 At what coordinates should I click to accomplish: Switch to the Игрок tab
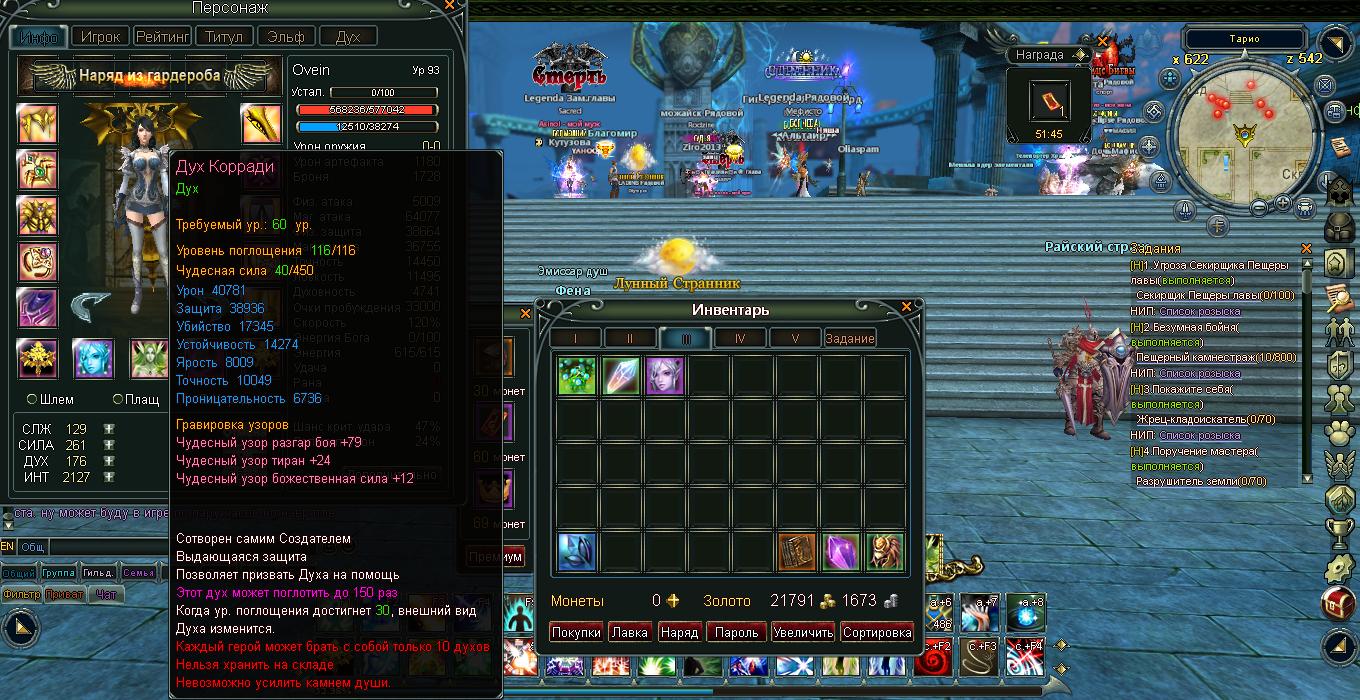click(101, 36)
